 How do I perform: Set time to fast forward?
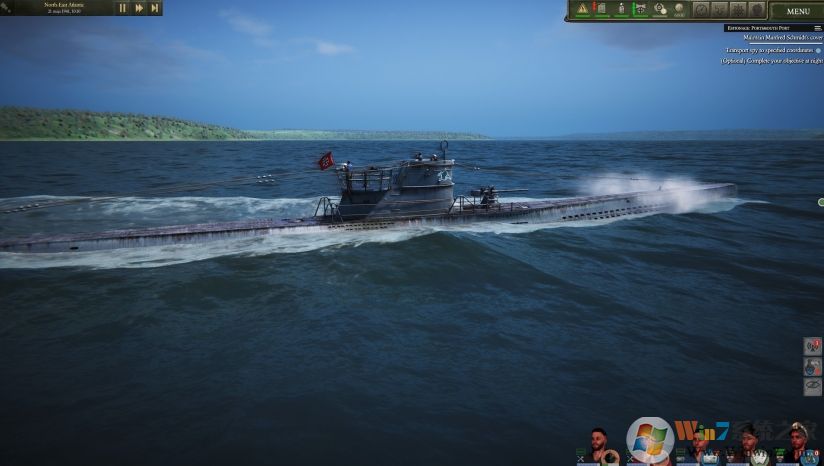tap(139, 8)
